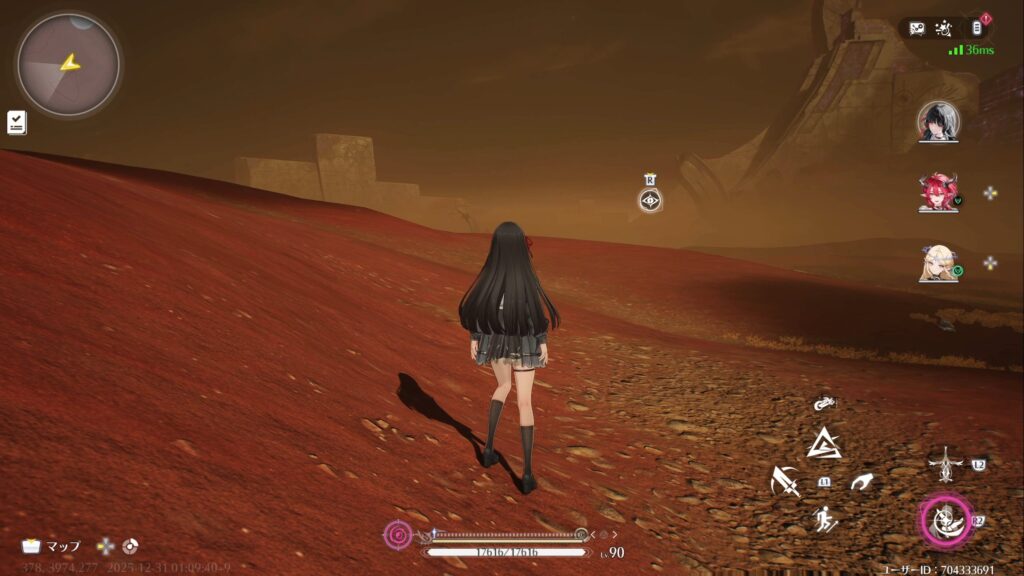Image resolution: width=1024 pixels, height=576 pixels.
Task: Click the battery icon with red alert
Action: coord(977,28)
